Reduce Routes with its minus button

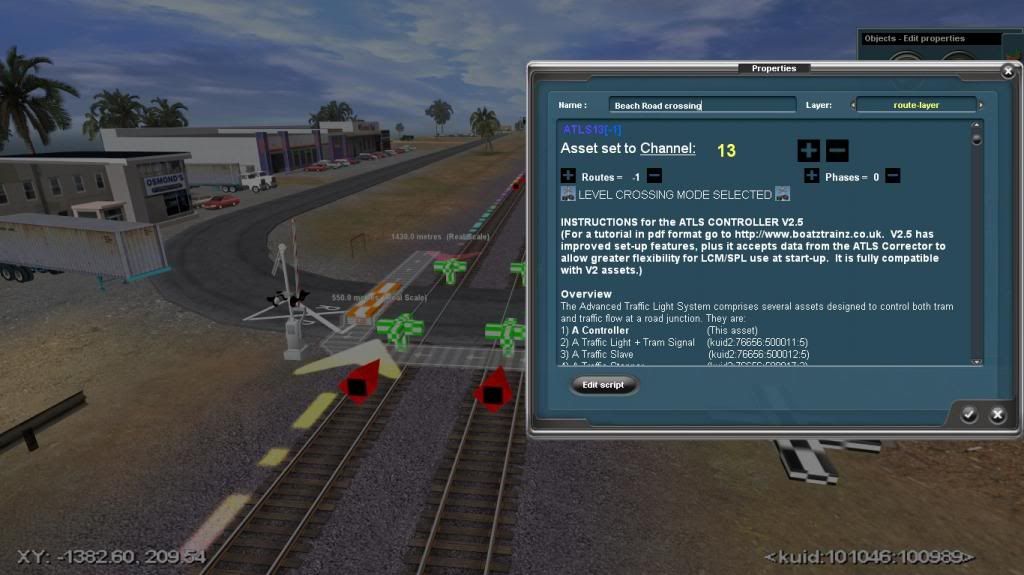[x=654, y=176]
